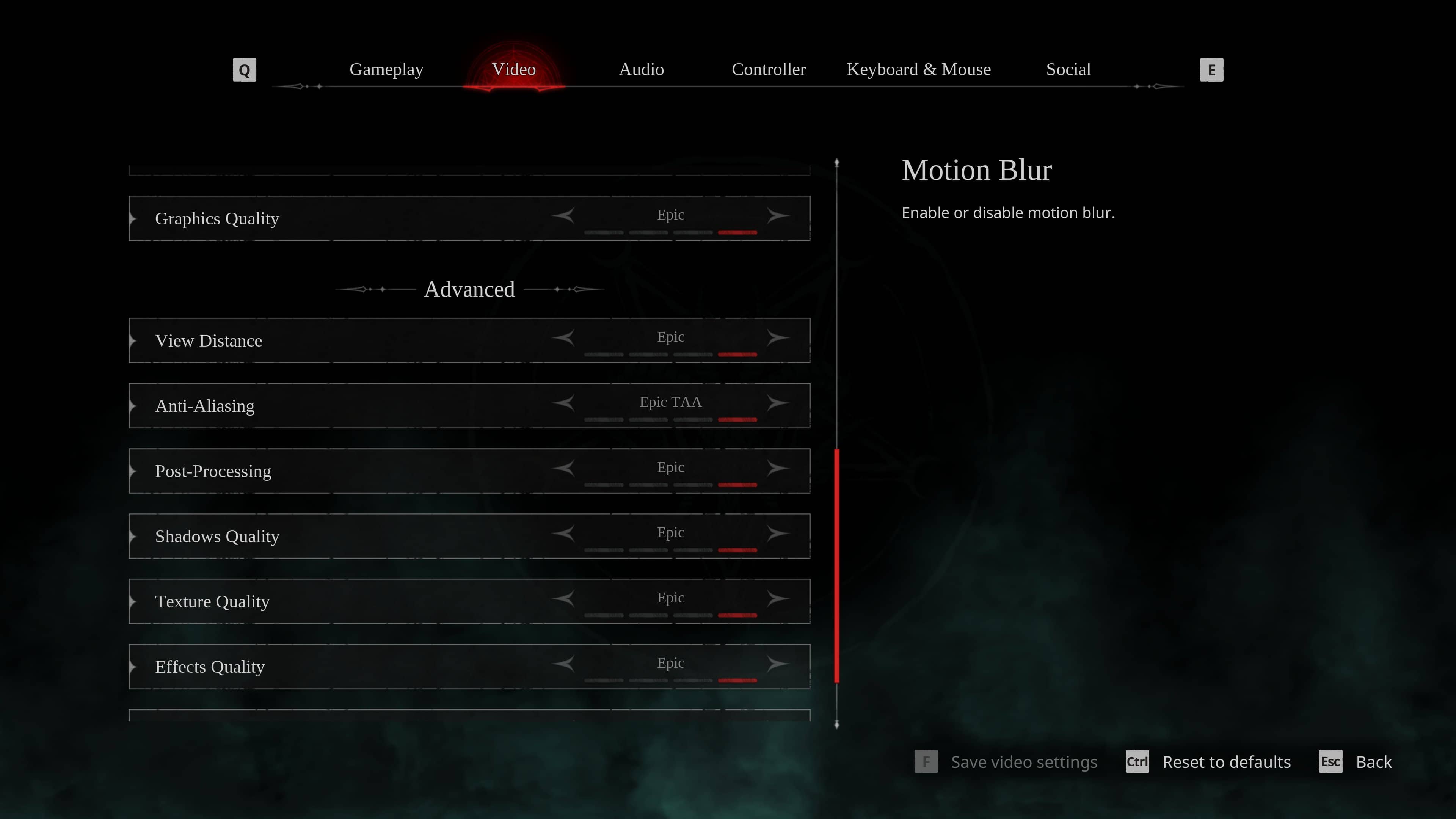Reset to defaults

tap(1226, 762)
